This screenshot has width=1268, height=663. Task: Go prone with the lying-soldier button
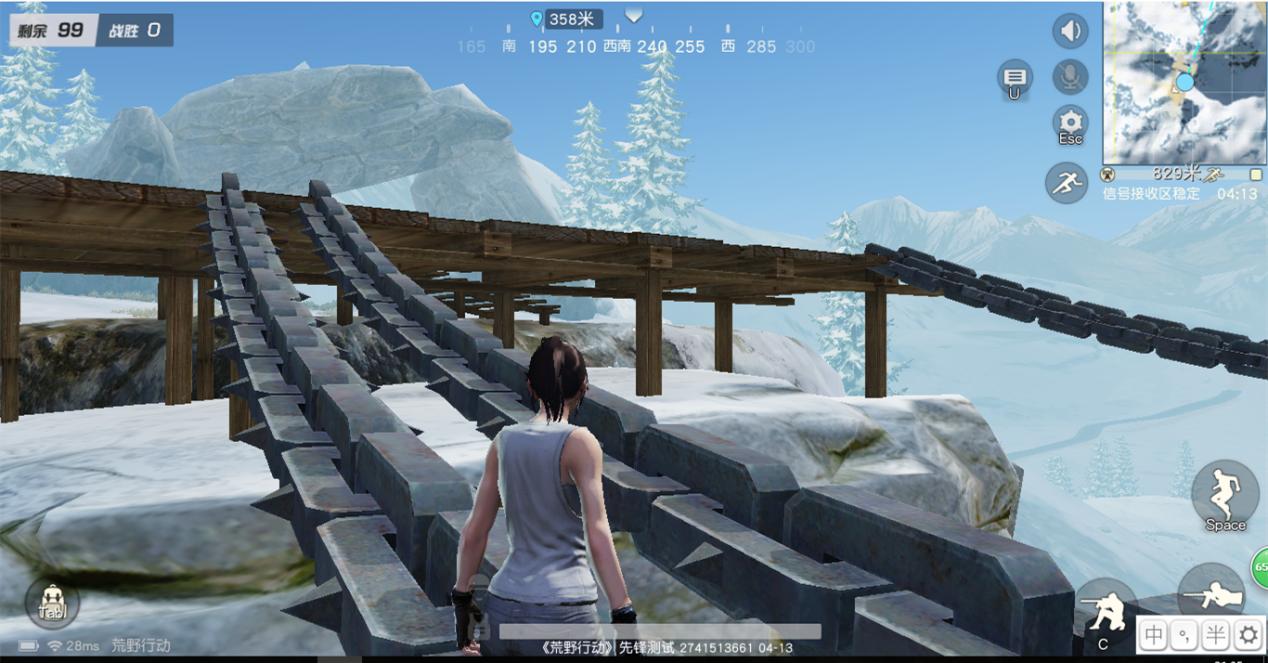(x=1211, y=597)
